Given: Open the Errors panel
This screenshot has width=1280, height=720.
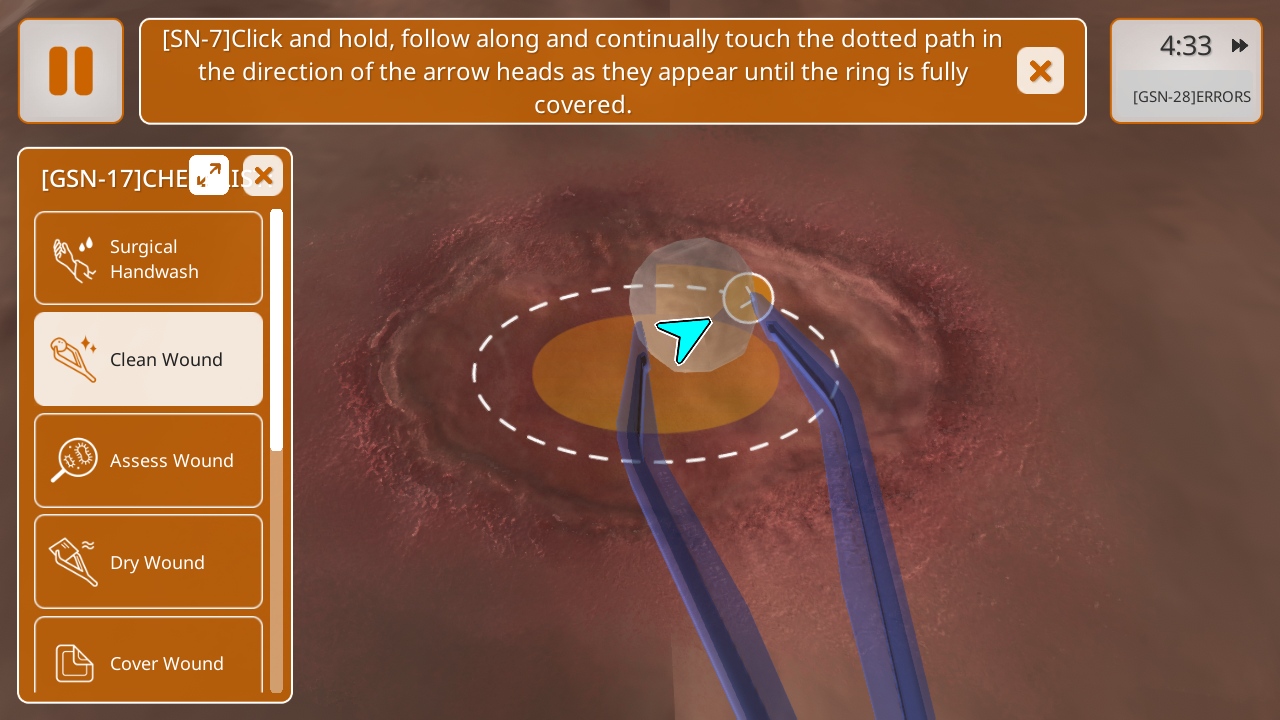Looking at the screenshot, I should (x=1190, y=97).
